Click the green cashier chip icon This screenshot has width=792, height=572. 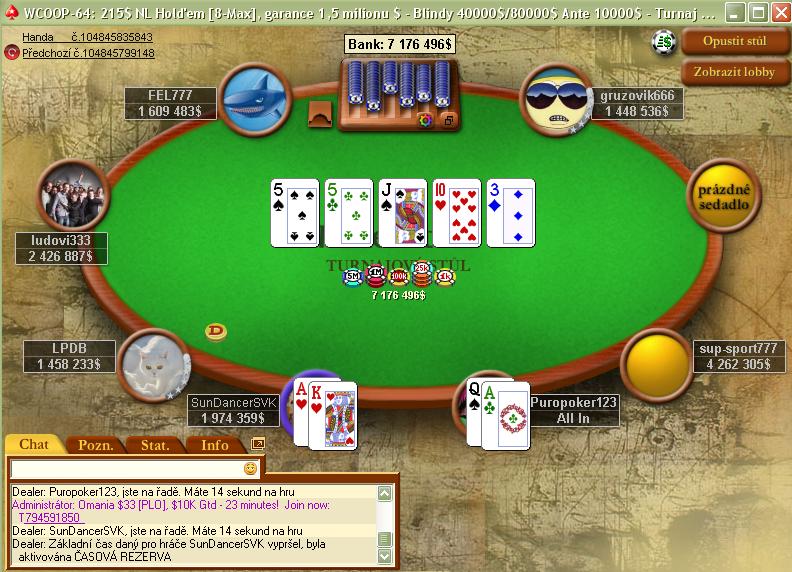click(665, 42)
